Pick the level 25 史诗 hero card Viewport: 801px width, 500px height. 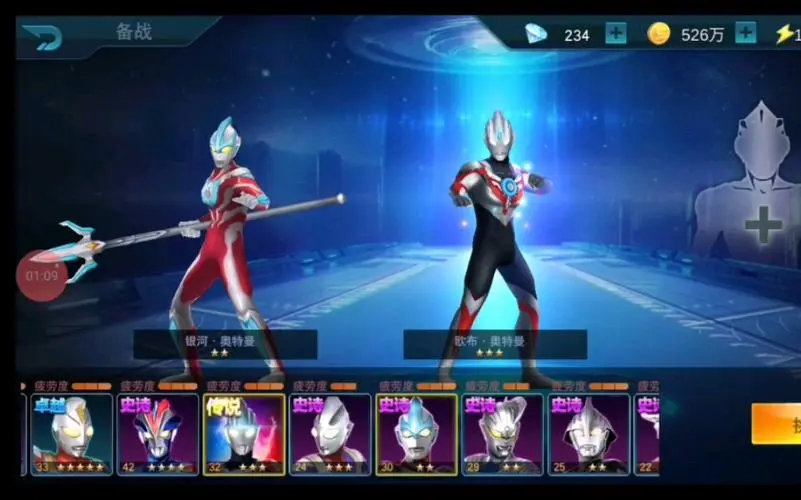point(588,433)
